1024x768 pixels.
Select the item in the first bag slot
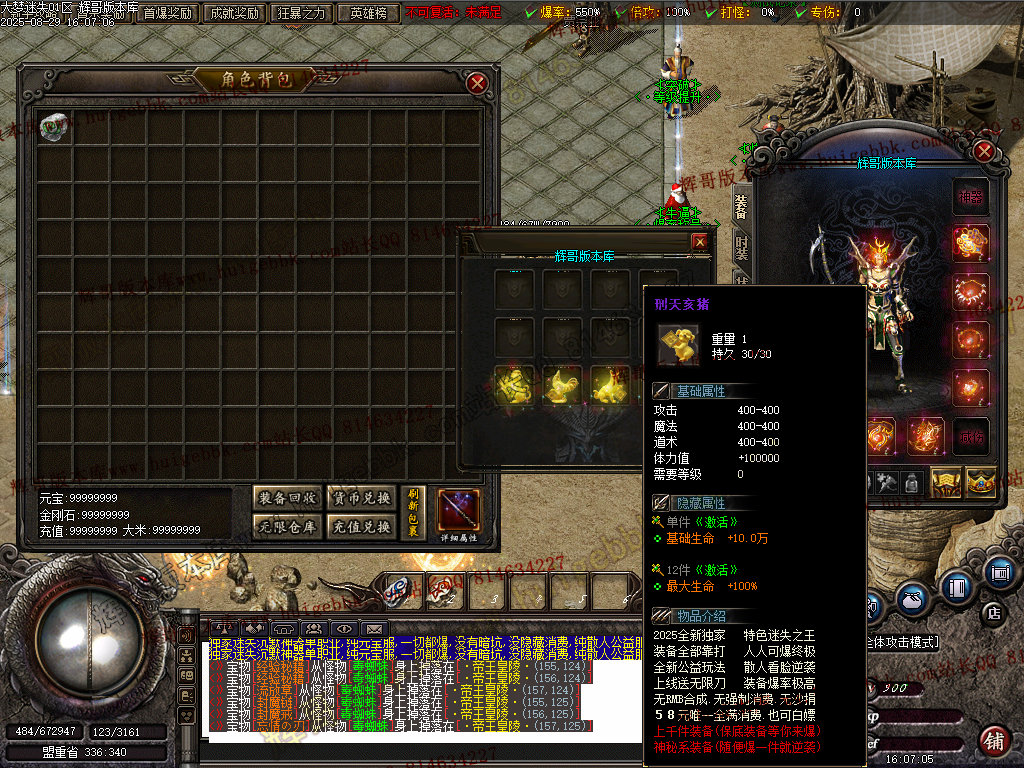point(54,125)
